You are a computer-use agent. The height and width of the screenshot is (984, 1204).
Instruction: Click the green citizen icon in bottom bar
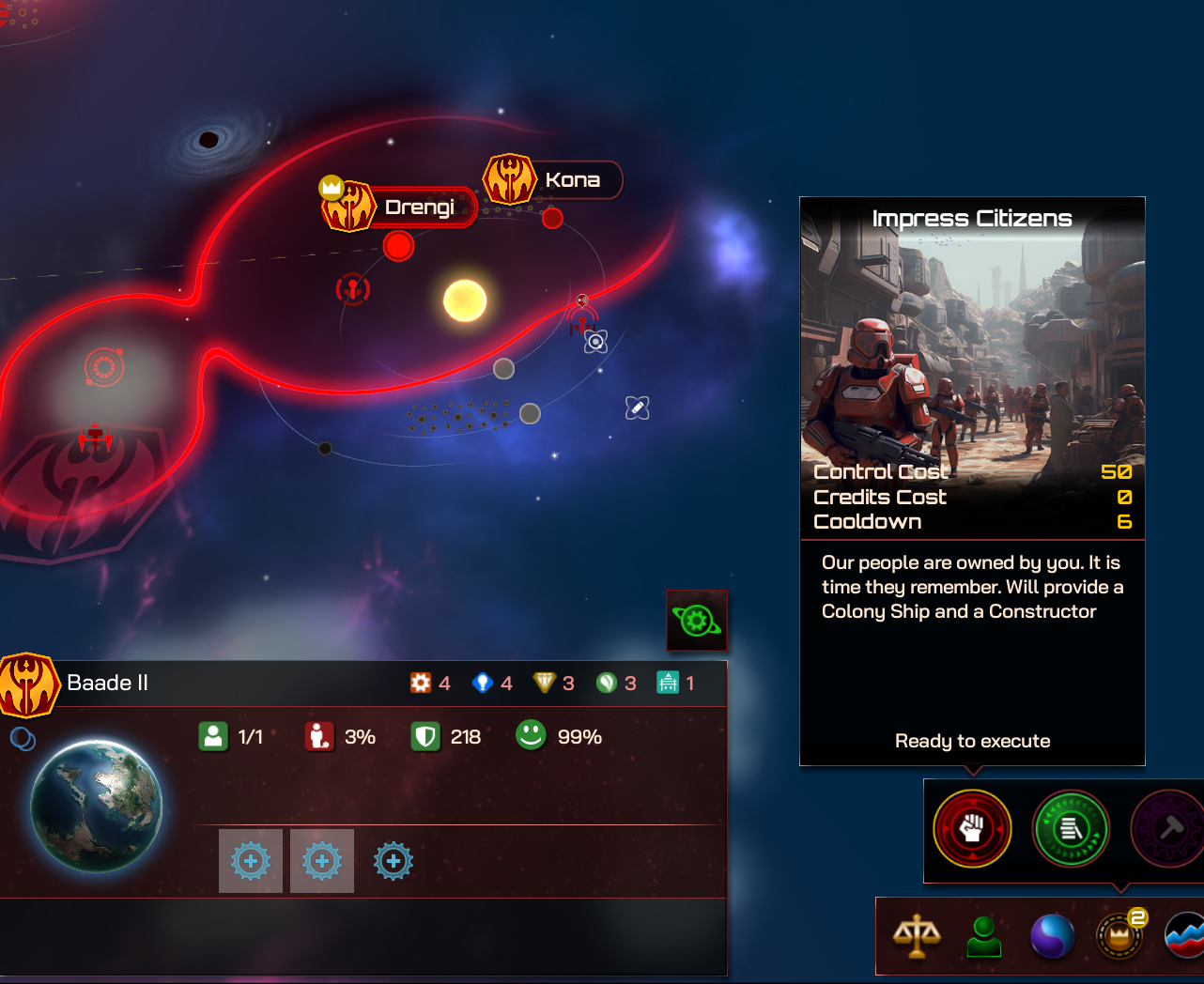(x=982, y=935)
